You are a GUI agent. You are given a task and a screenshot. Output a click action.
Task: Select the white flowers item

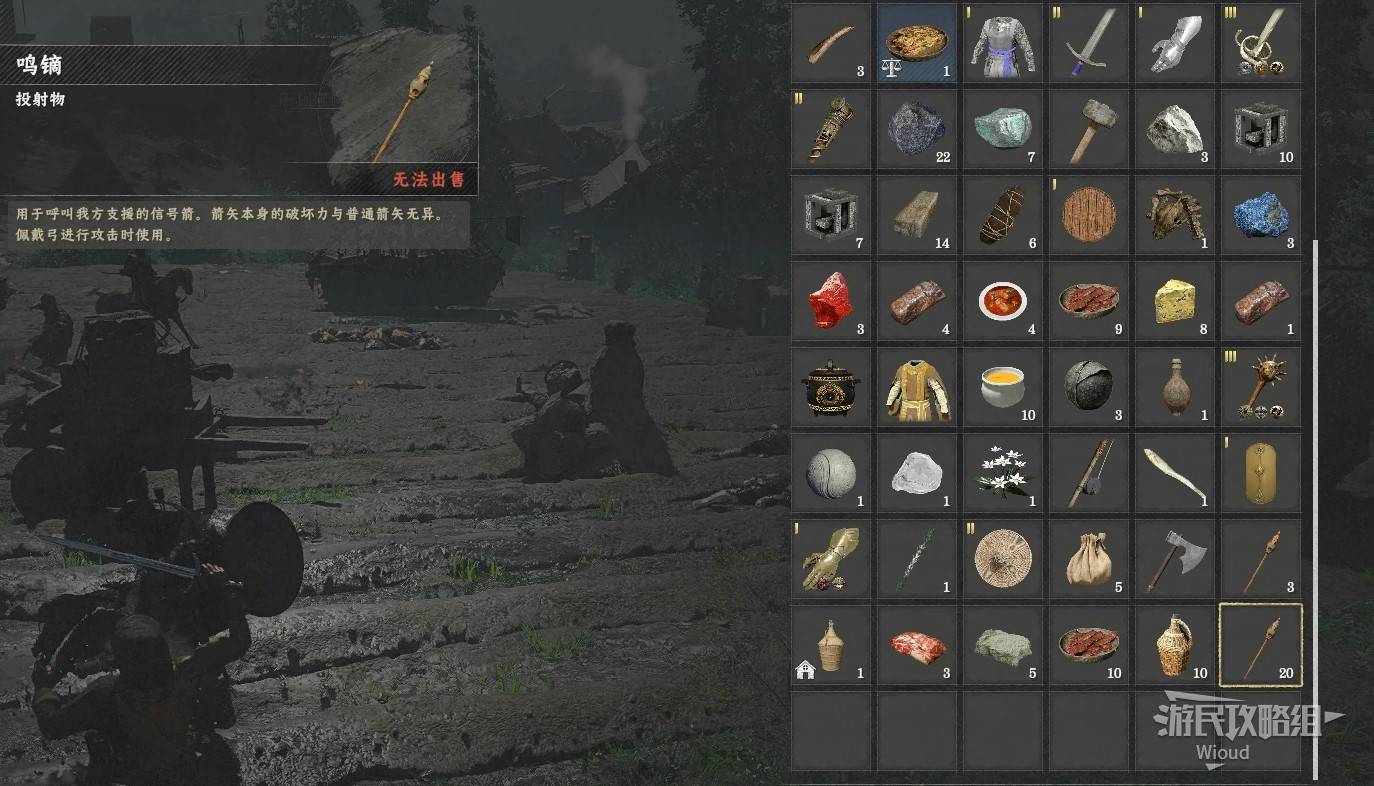pyautogui.click(x=1003, y=473)
